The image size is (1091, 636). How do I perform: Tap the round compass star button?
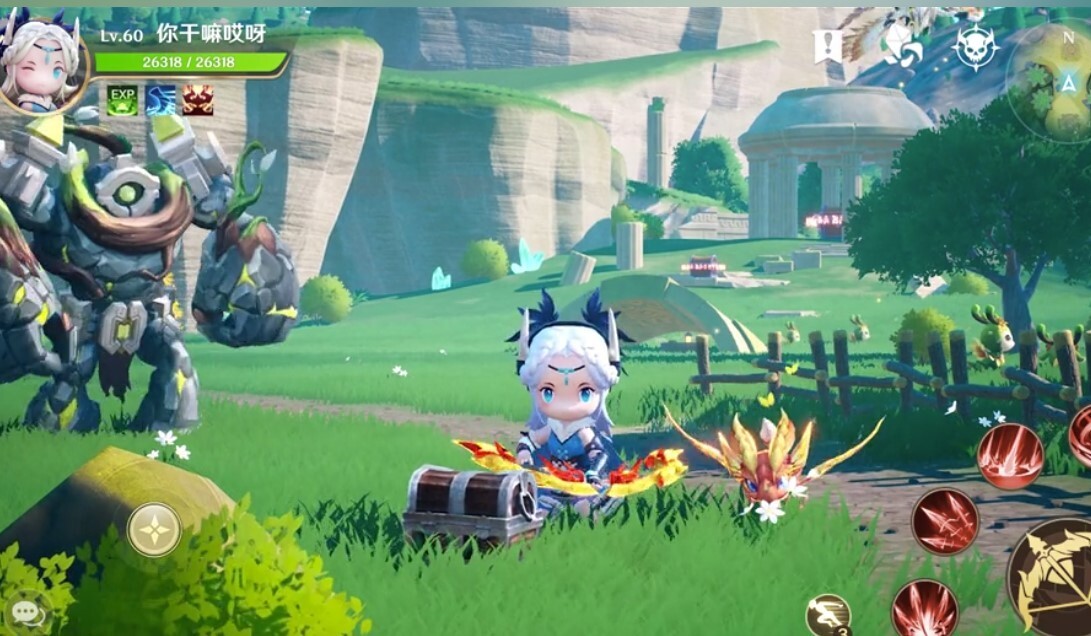154,529
